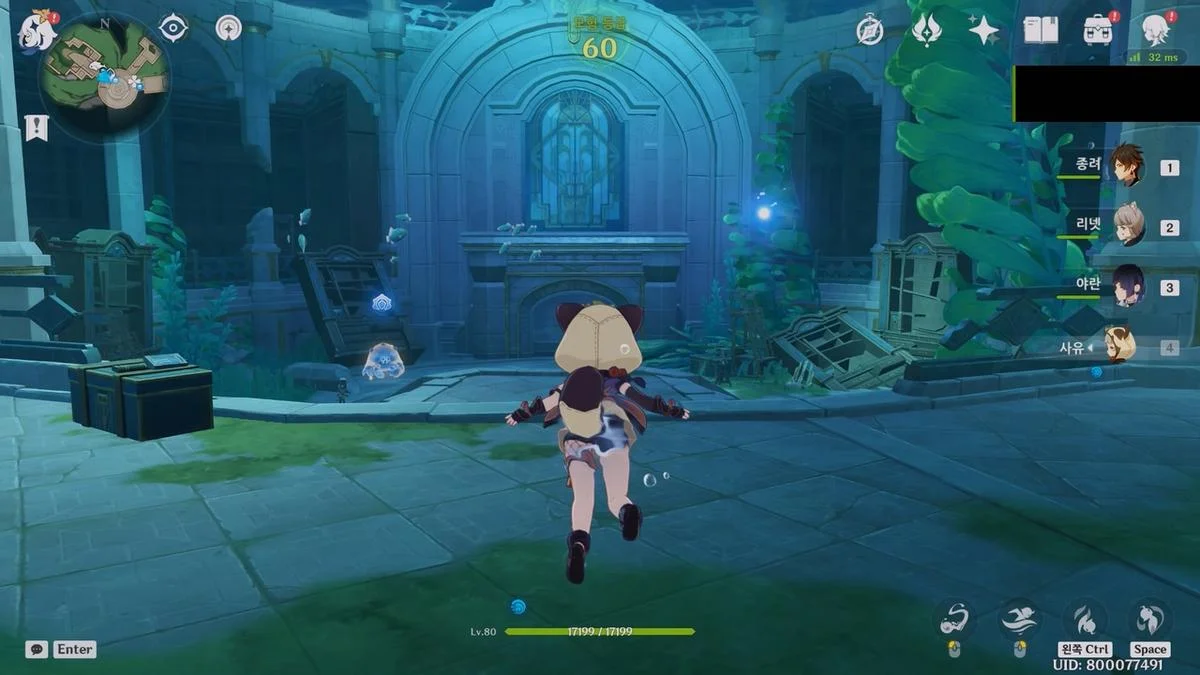Open the winged emblem icon
This screenshot has width=1200, height=675.
pyautogui.click(x=926, y=30)
